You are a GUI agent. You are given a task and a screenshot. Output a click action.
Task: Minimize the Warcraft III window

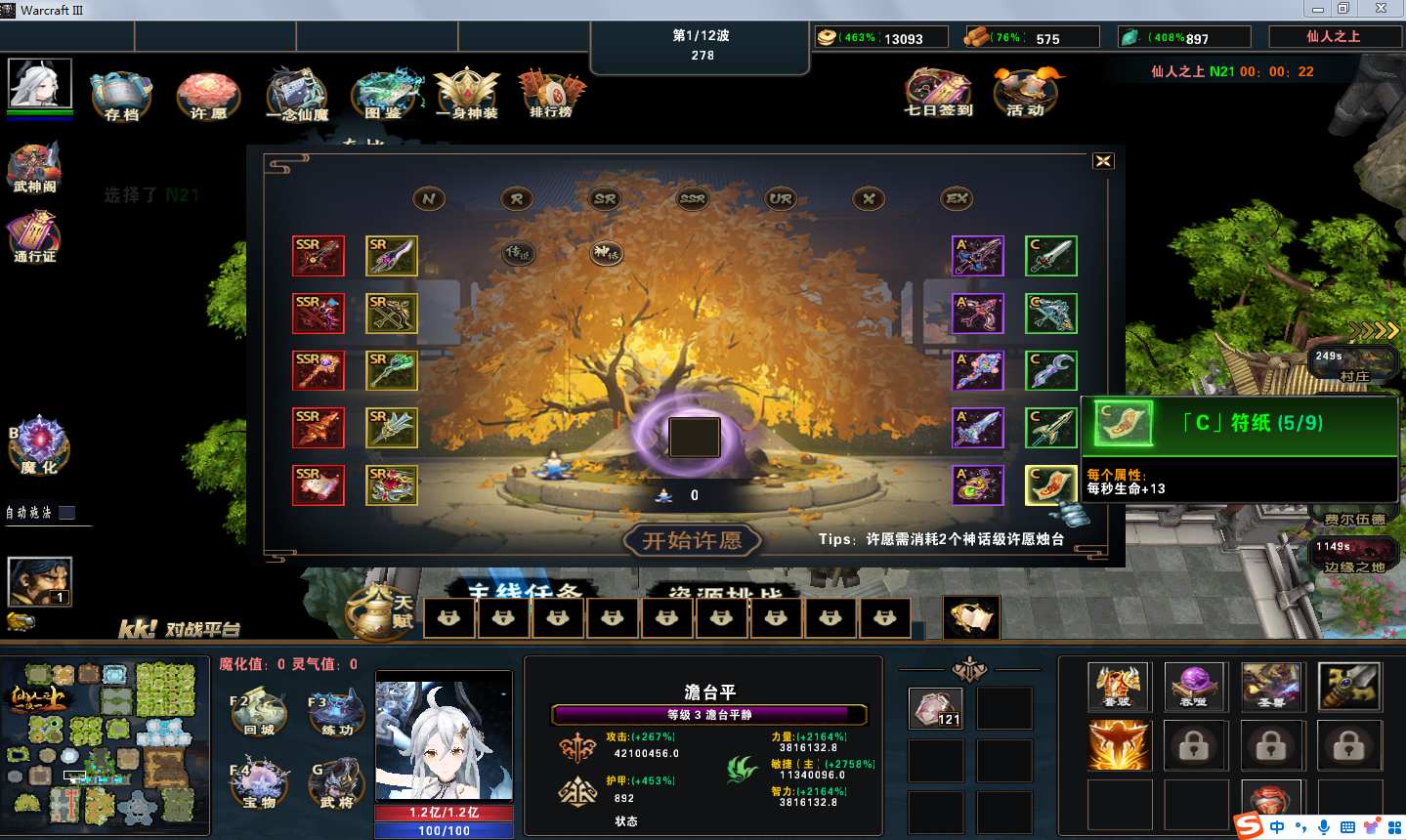(x=1317, y=9)
